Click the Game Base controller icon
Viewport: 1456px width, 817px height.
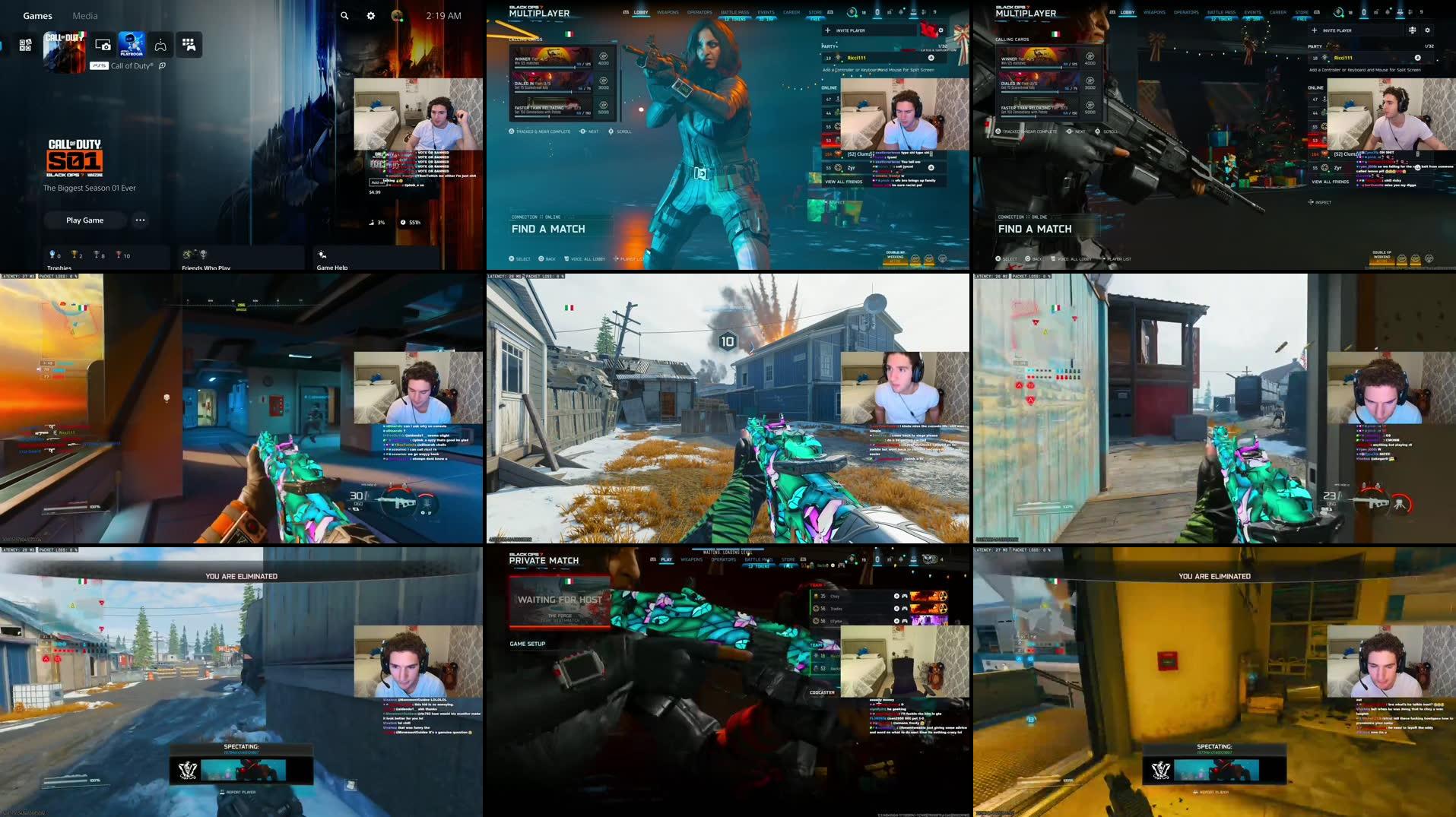[x=160, y=45]
